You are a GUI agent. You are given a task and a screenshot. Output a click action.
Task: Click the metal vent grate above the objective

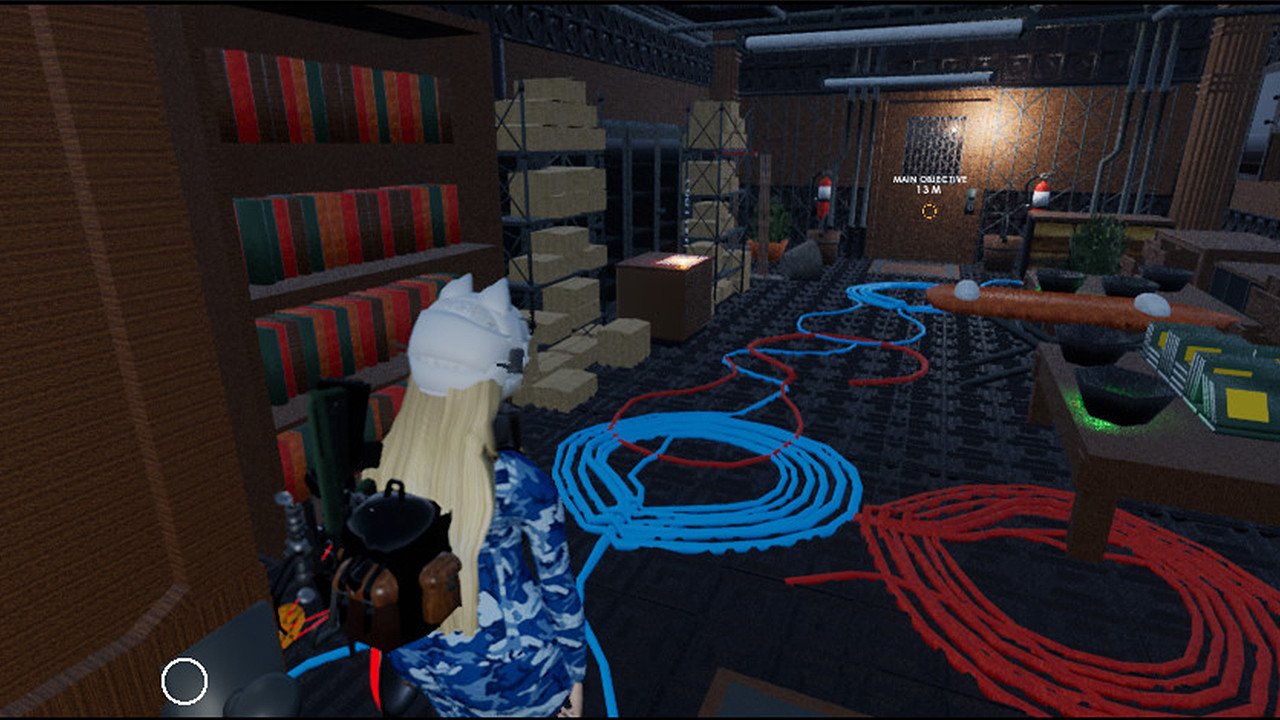[x=934, y=142]
